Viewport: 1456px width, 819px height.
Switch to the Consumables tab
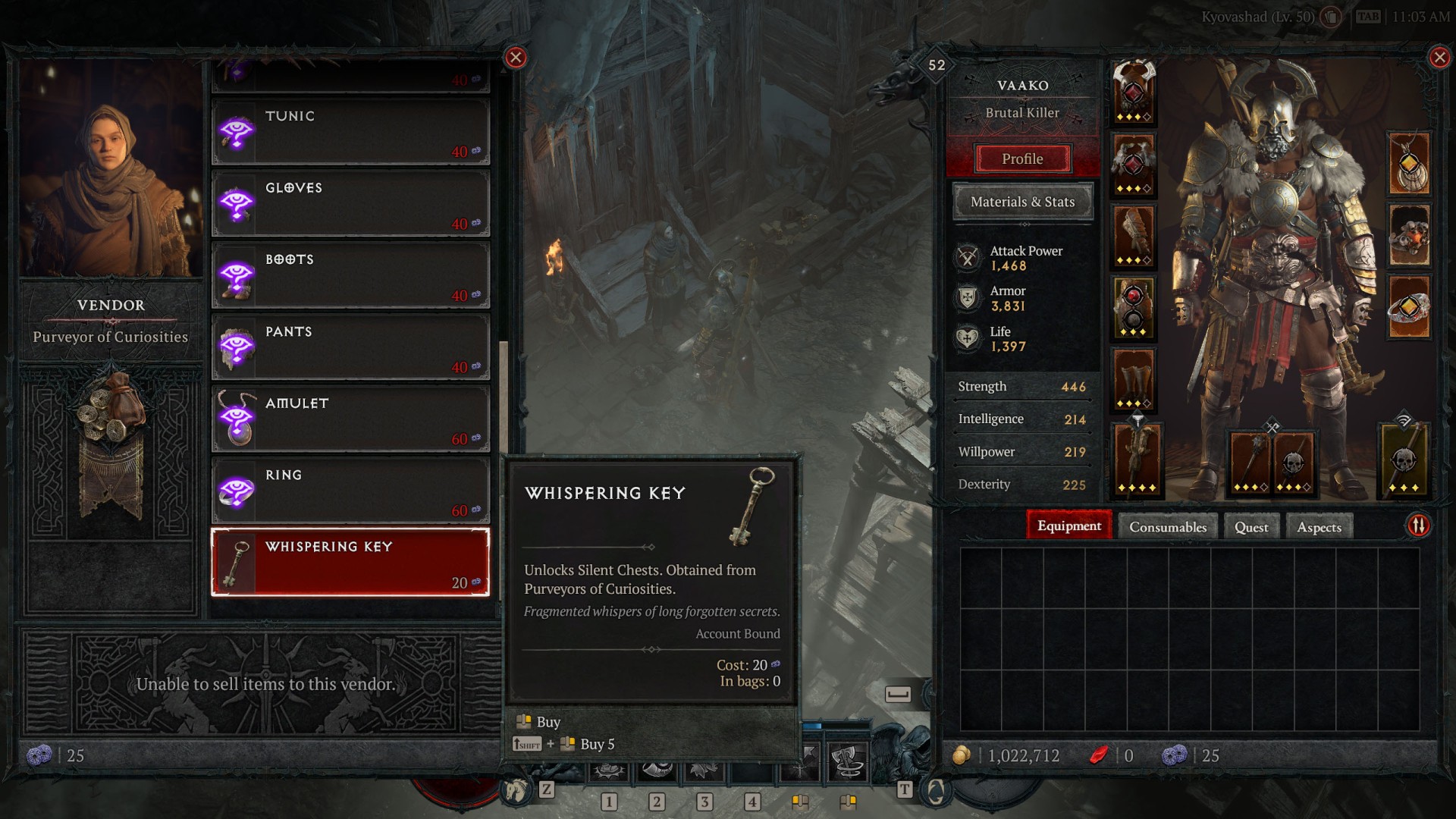[1167, 527]
